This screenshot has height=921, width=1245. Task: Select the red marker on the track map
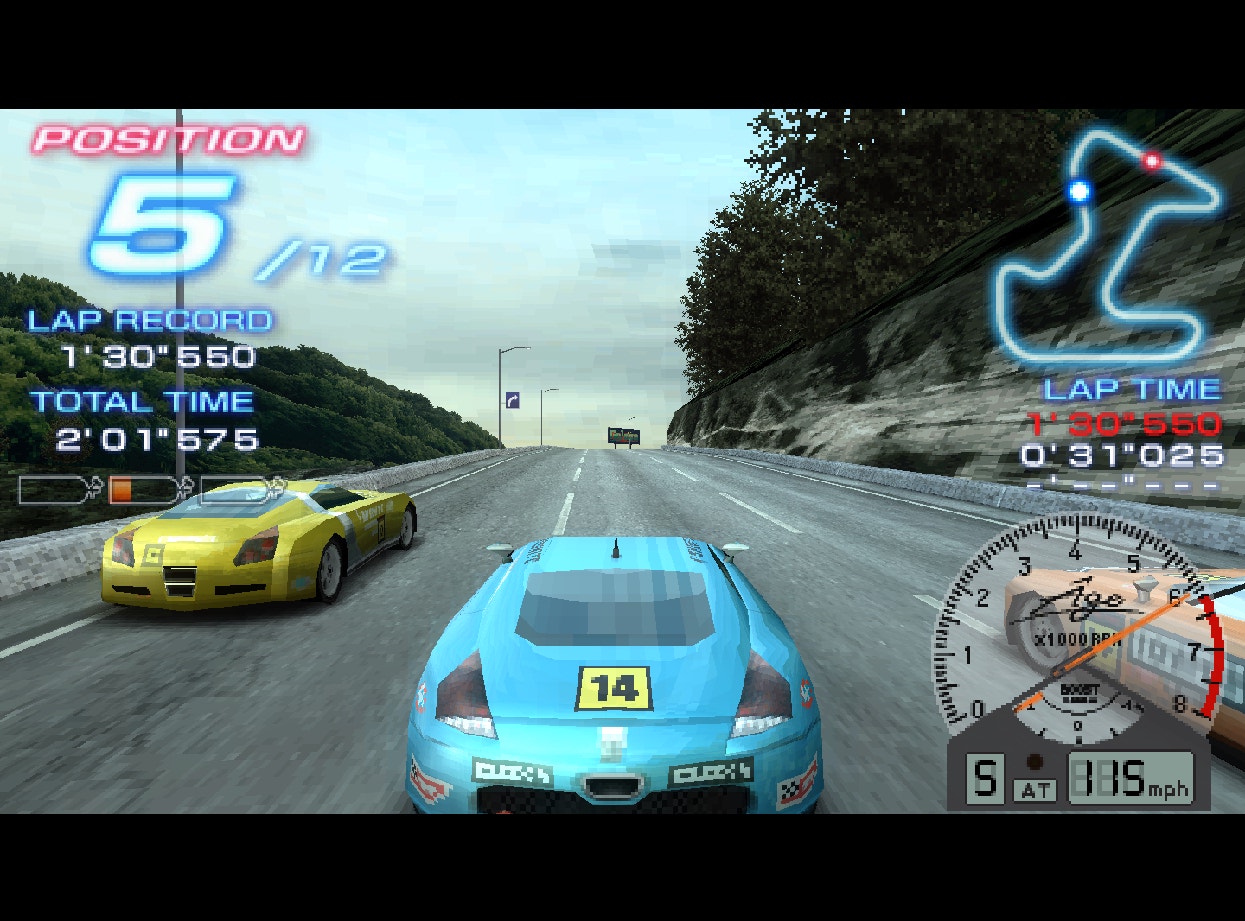tap(1152, 161)
